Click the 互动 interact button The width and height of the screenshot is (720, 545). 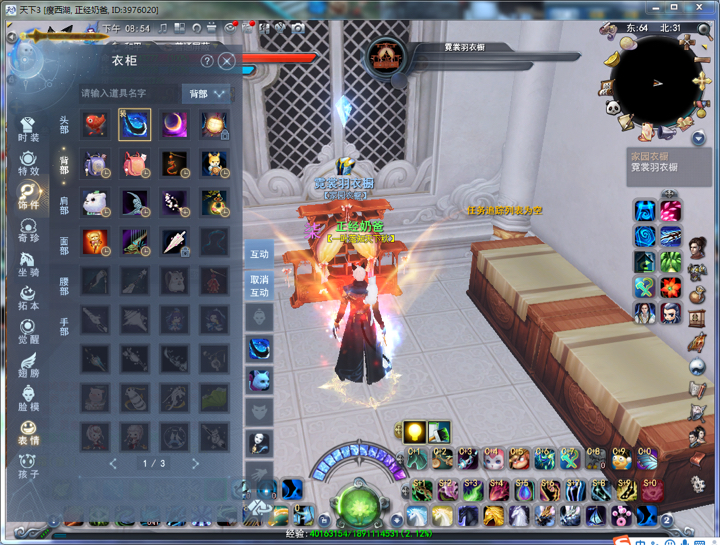click(259, 254)
